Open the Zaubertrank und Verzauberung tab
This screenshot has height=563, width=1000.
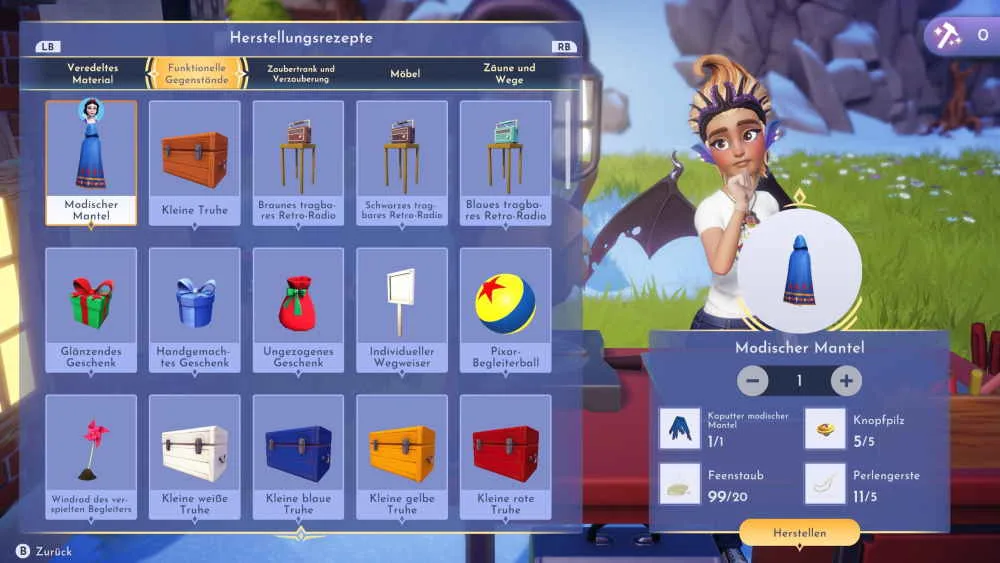pyautogui.click(x=300, y=73)
